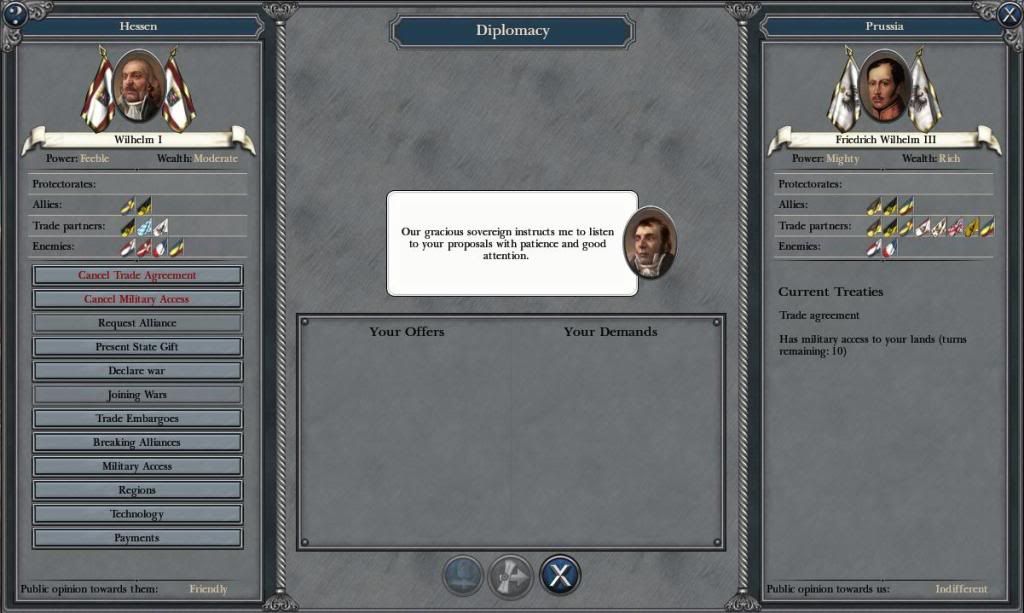Choose the Request Alliance option

137,323
